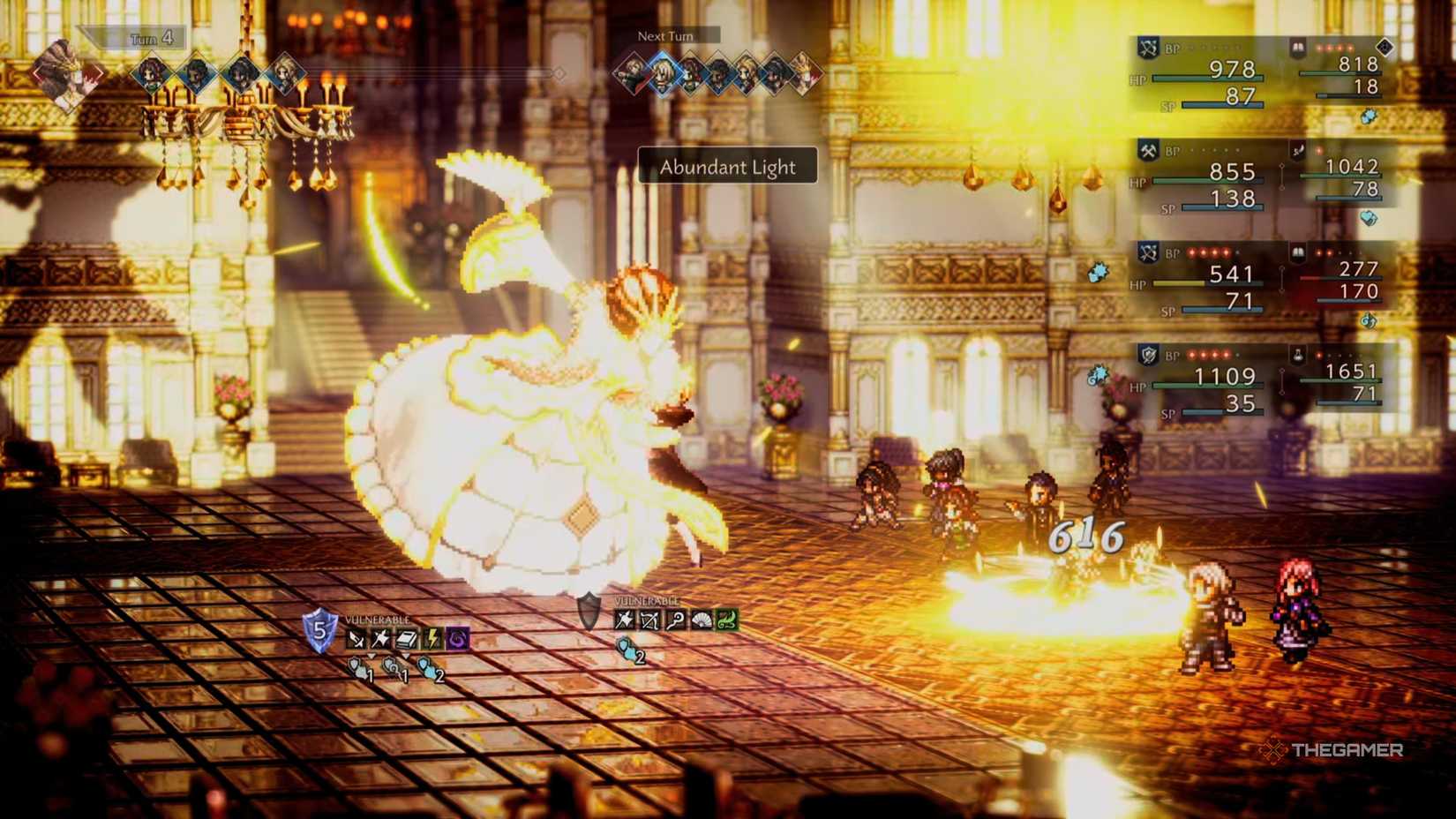Select the shield job icon in the fourth party panel
Viewport: 1456px width, 819px height.
point(1148,354)
